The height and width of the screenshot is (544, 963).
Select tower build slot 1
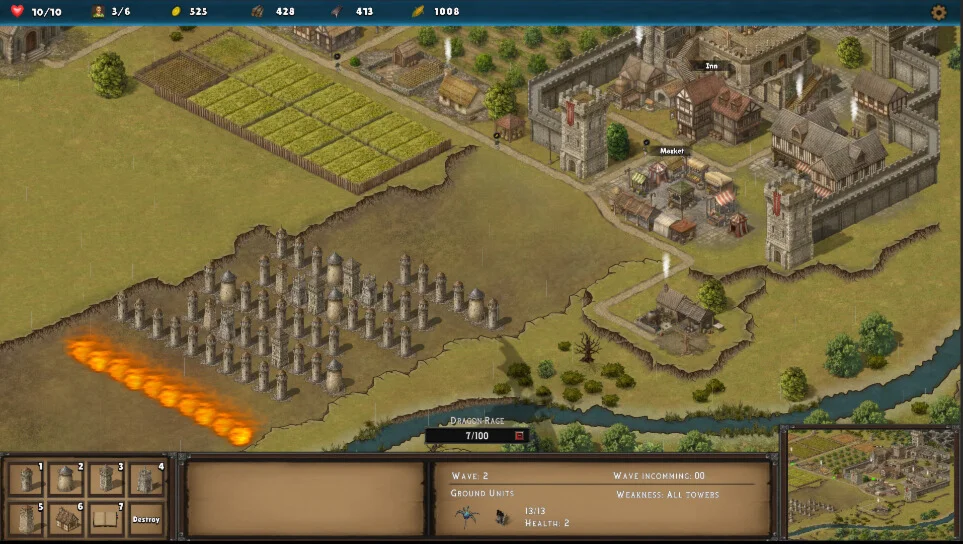[x=26, y=479]
